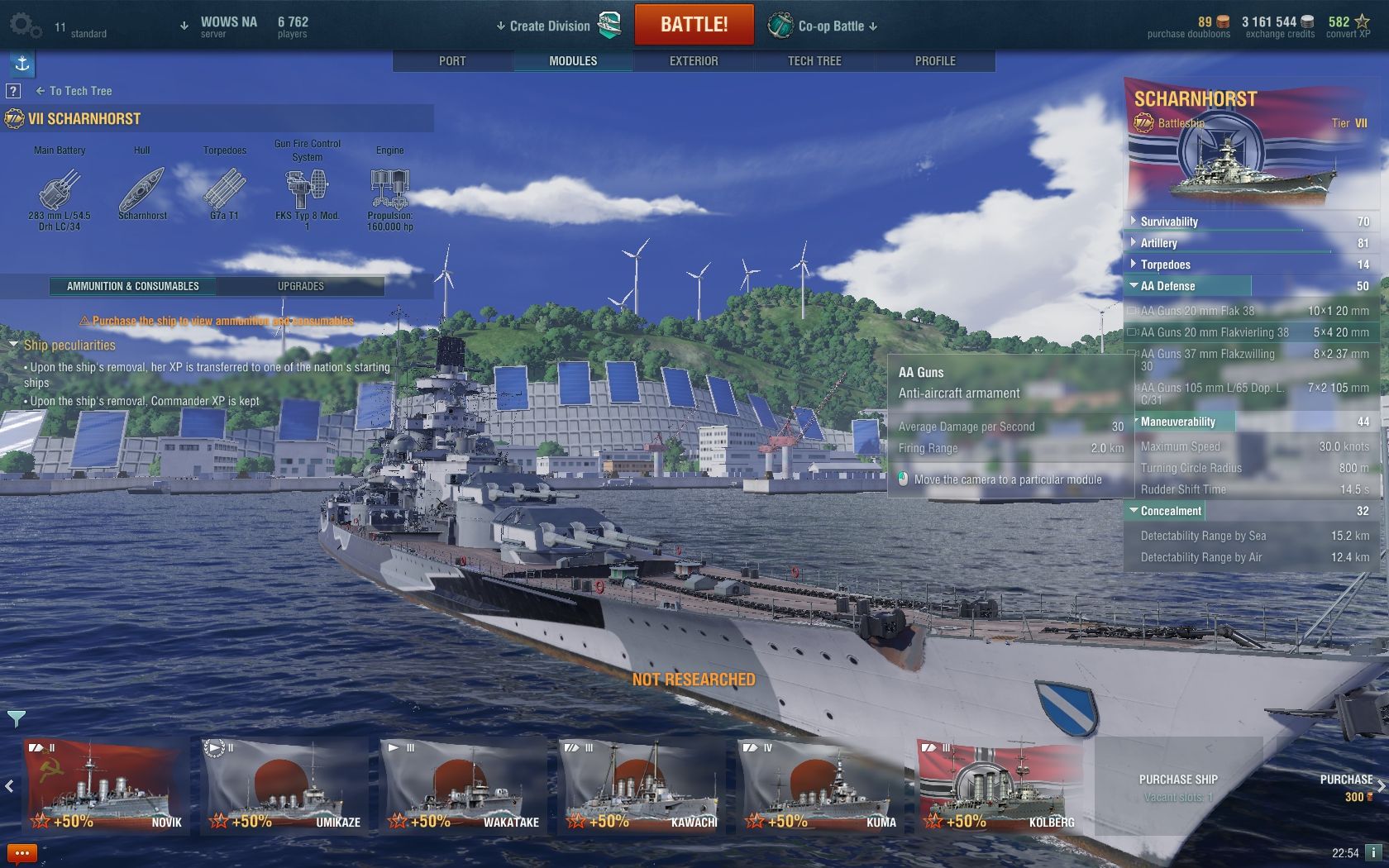Viewport: 1389px width, 868px height.
Task: Expand the Survivability stats section
Action: point(1168,222)
